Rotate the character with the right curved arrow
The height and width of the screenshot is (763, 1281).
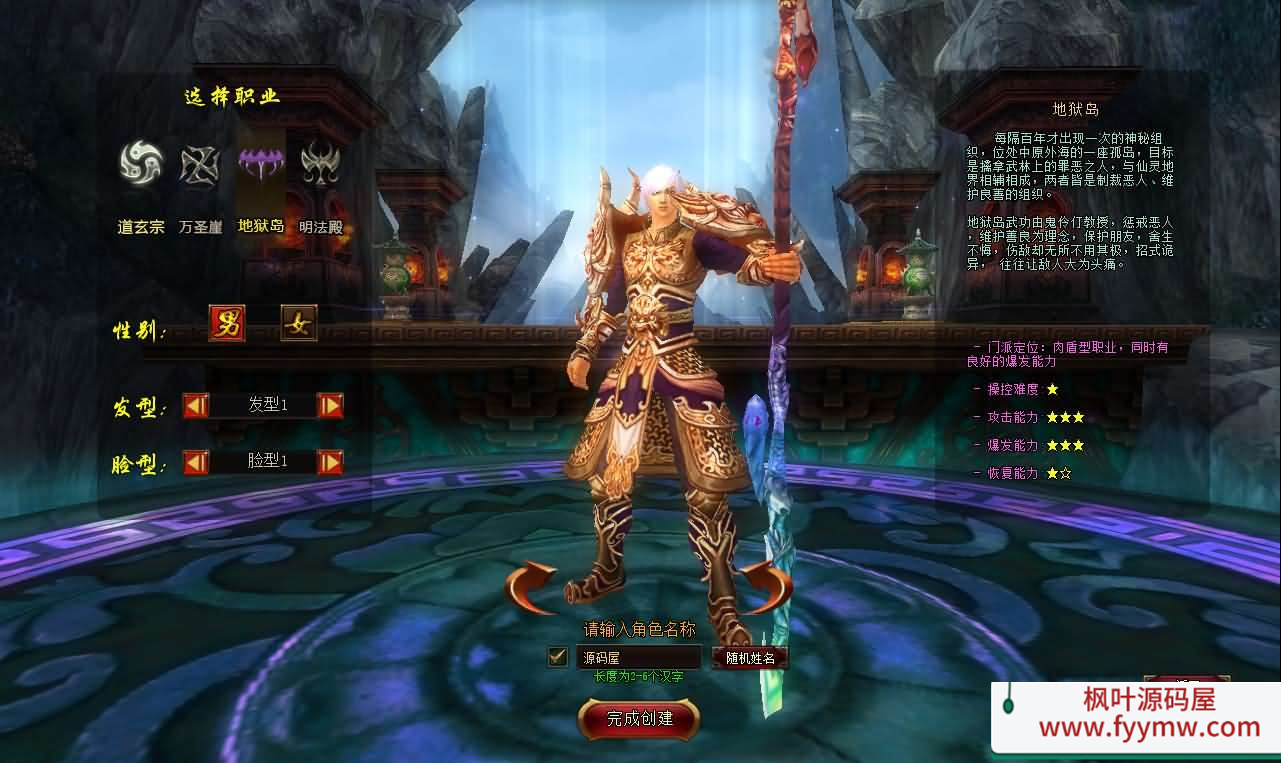pos(766,588)
